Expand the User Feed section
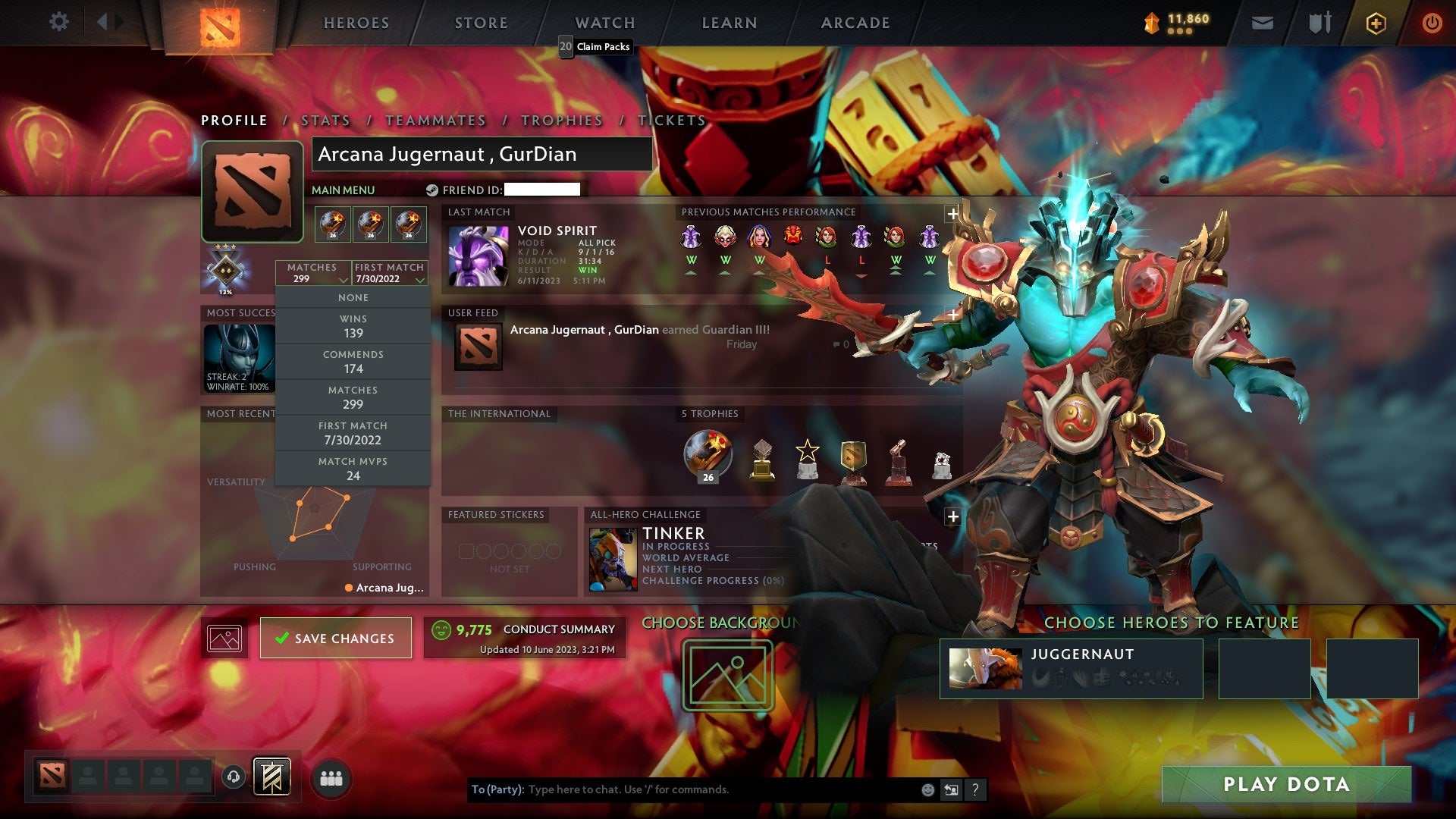Screen dimensions: 1456x819 click(952, 312)
